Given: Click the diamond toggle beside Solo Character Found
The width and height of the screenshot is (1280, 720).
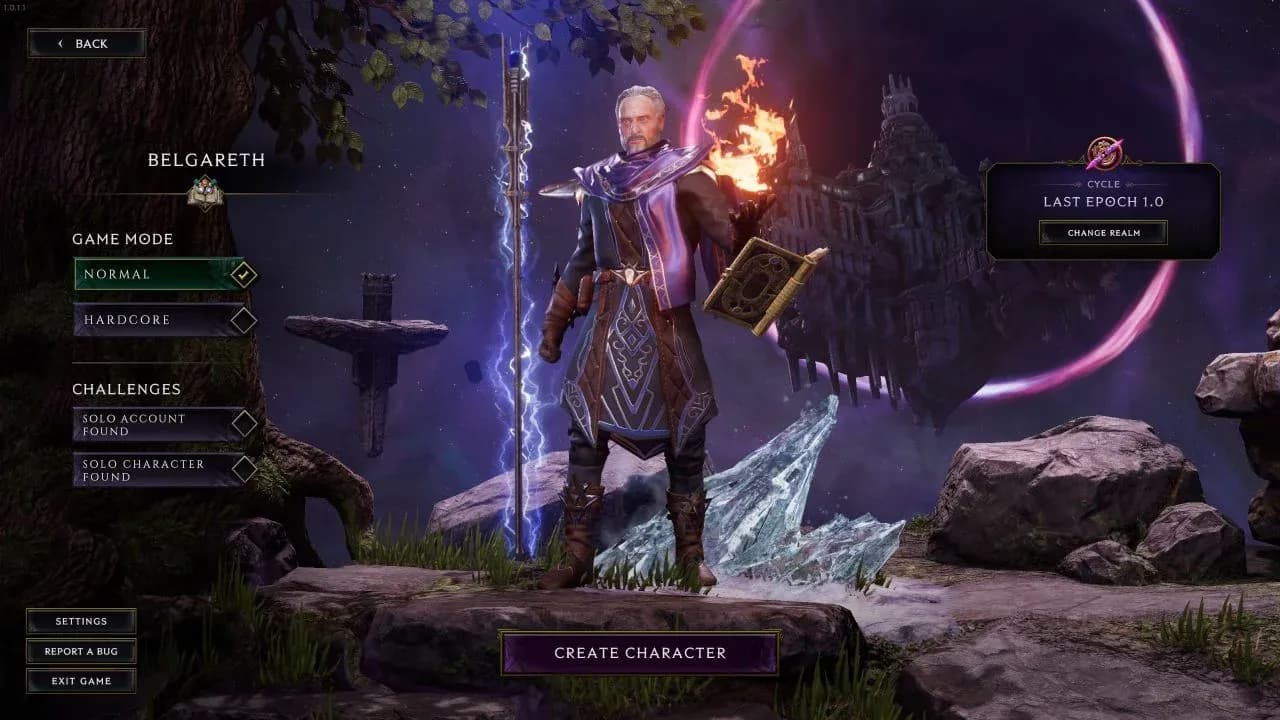Looking at the screenshot, I should 243,470.
